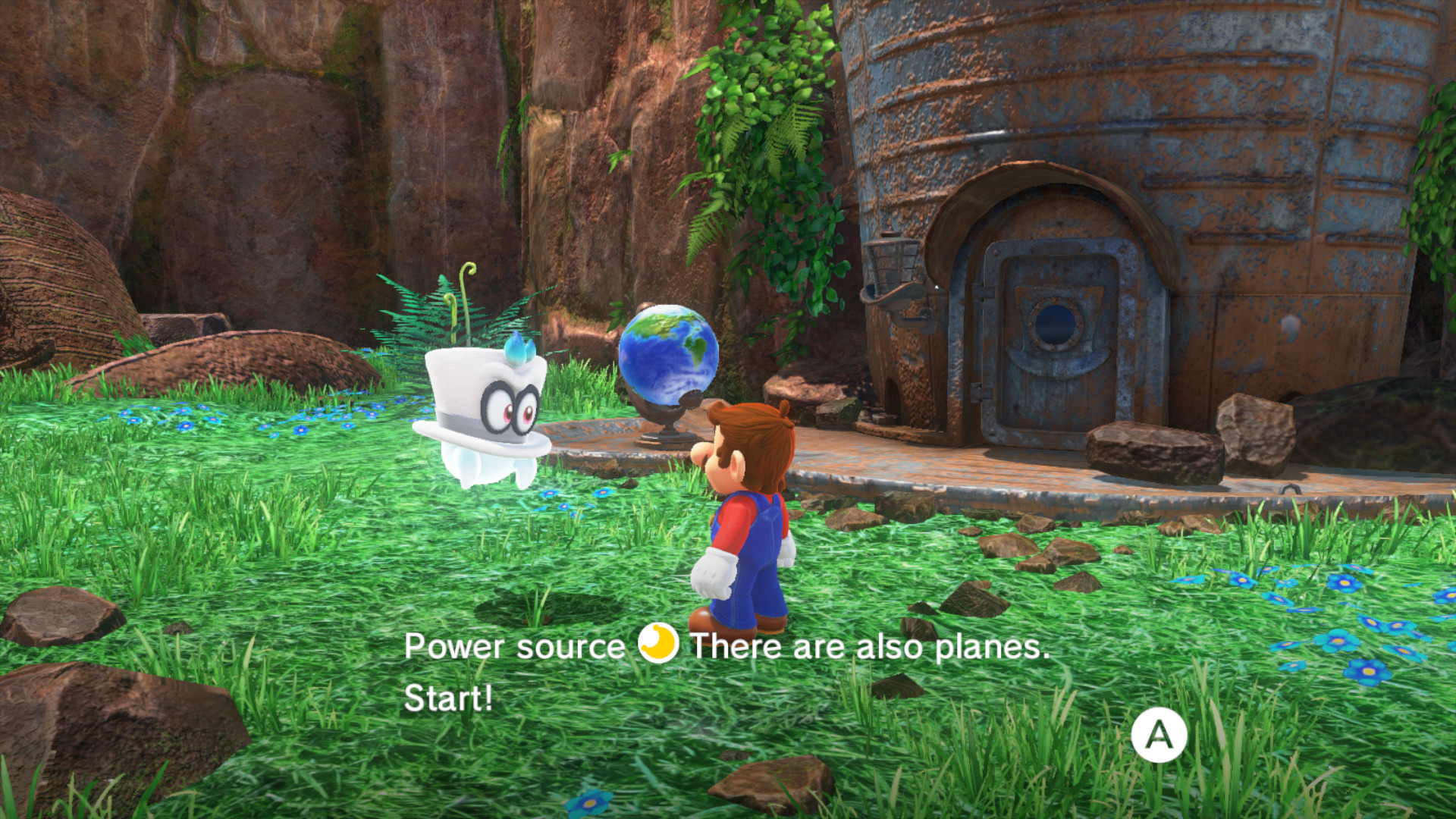Click the globe on its stand
This screenshot has width=1456, height=819.
[x=667, y=364]
